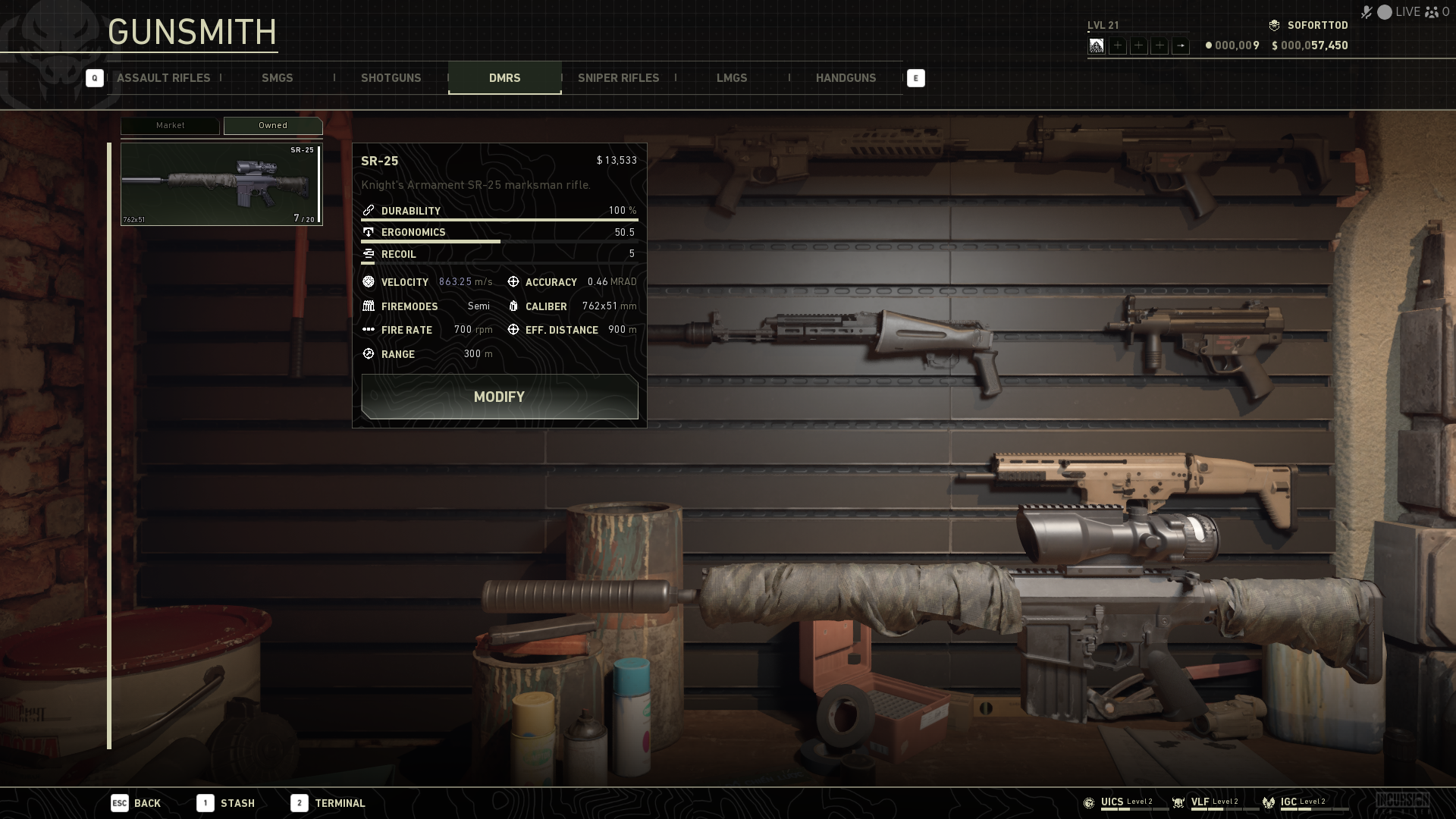Image resolution: width=1456 pixels, height=819 pixels.
Task: Select the Shotguns tab
Action: (x=391, y=78)
